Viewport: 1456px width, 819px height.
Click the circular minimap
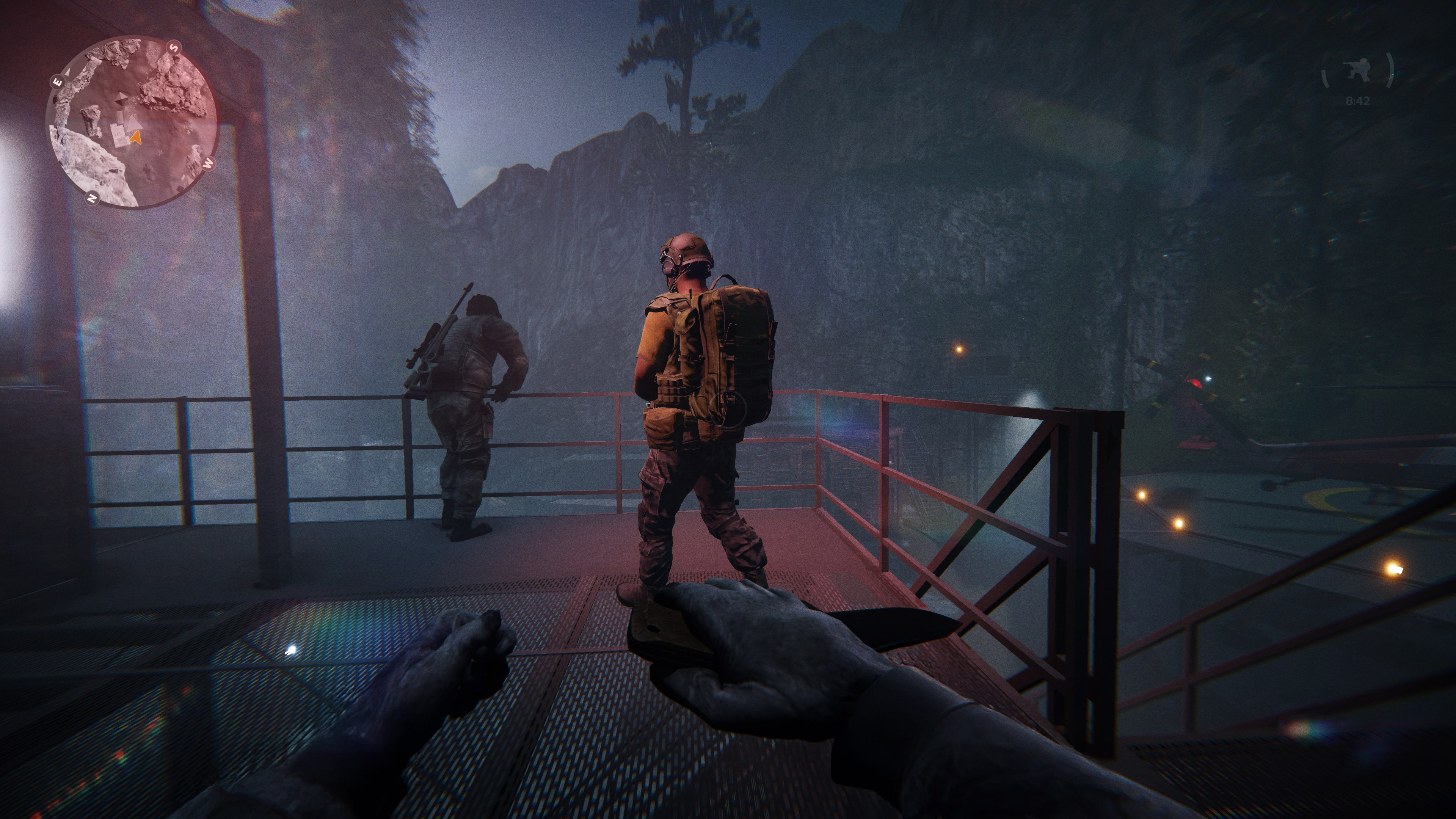(132, 122)
